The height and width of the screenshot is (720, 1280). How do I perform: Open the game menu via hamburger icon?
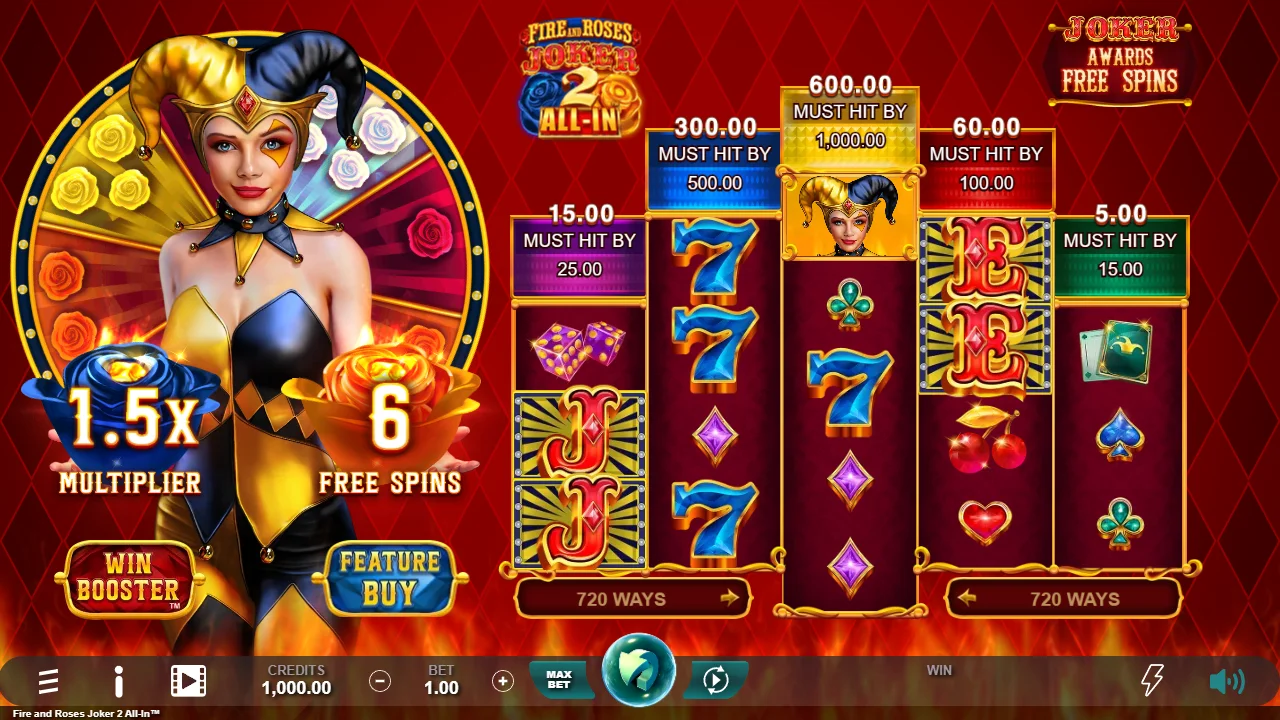pyautogui.click(x=47, y=681)
